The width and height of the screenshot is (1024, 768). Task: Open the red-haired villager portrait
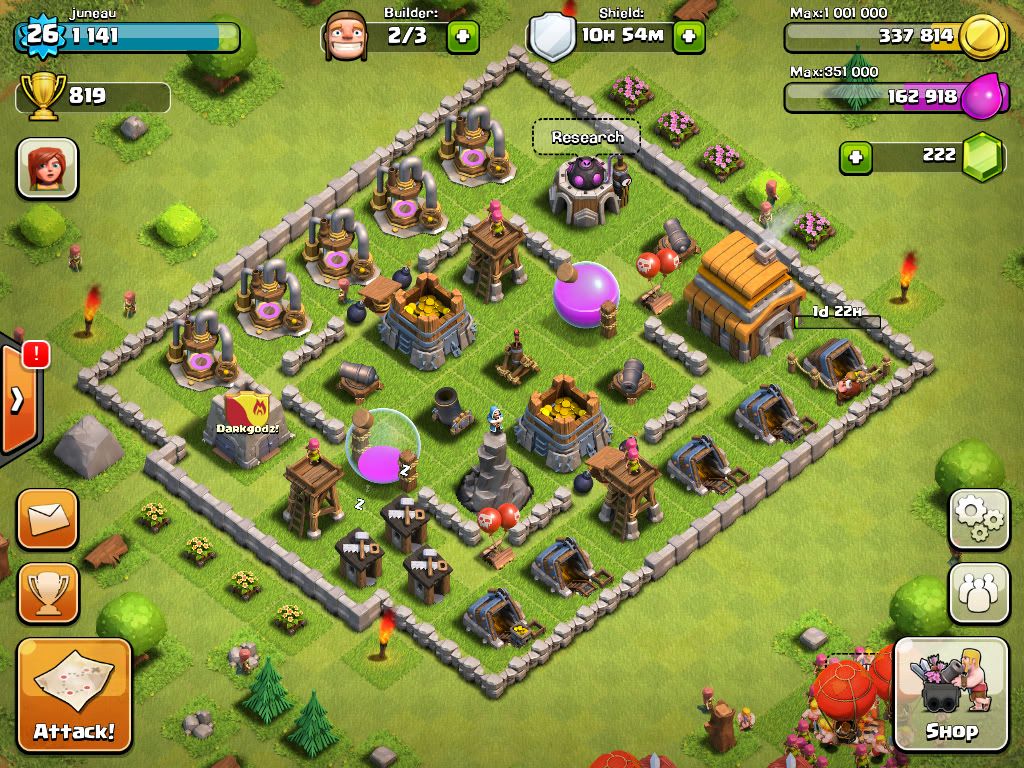(47, 168)
